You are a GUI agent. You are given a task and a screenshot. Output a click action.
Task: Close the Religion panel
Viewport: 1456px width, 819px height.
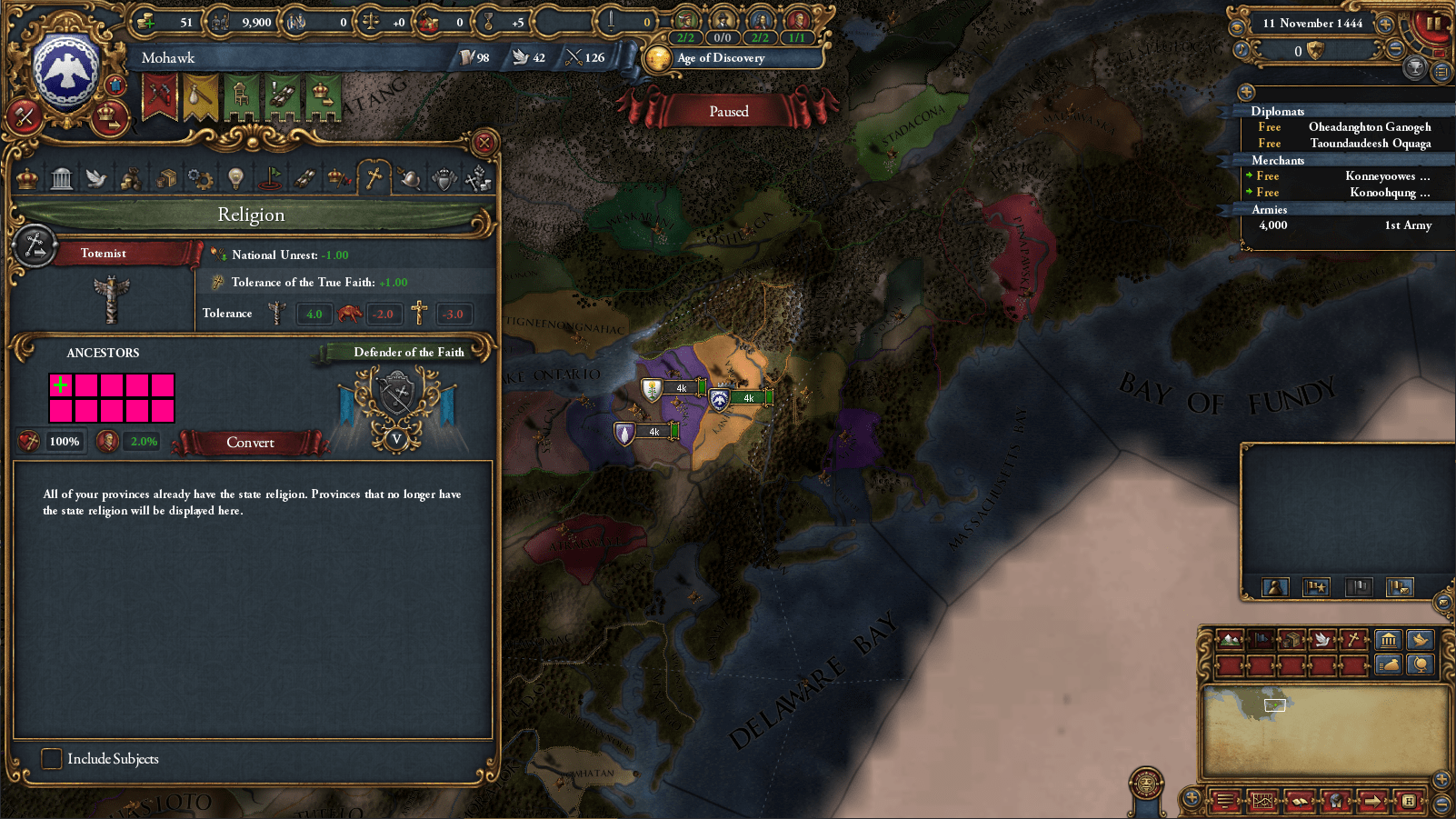click(x=484, y=143)
